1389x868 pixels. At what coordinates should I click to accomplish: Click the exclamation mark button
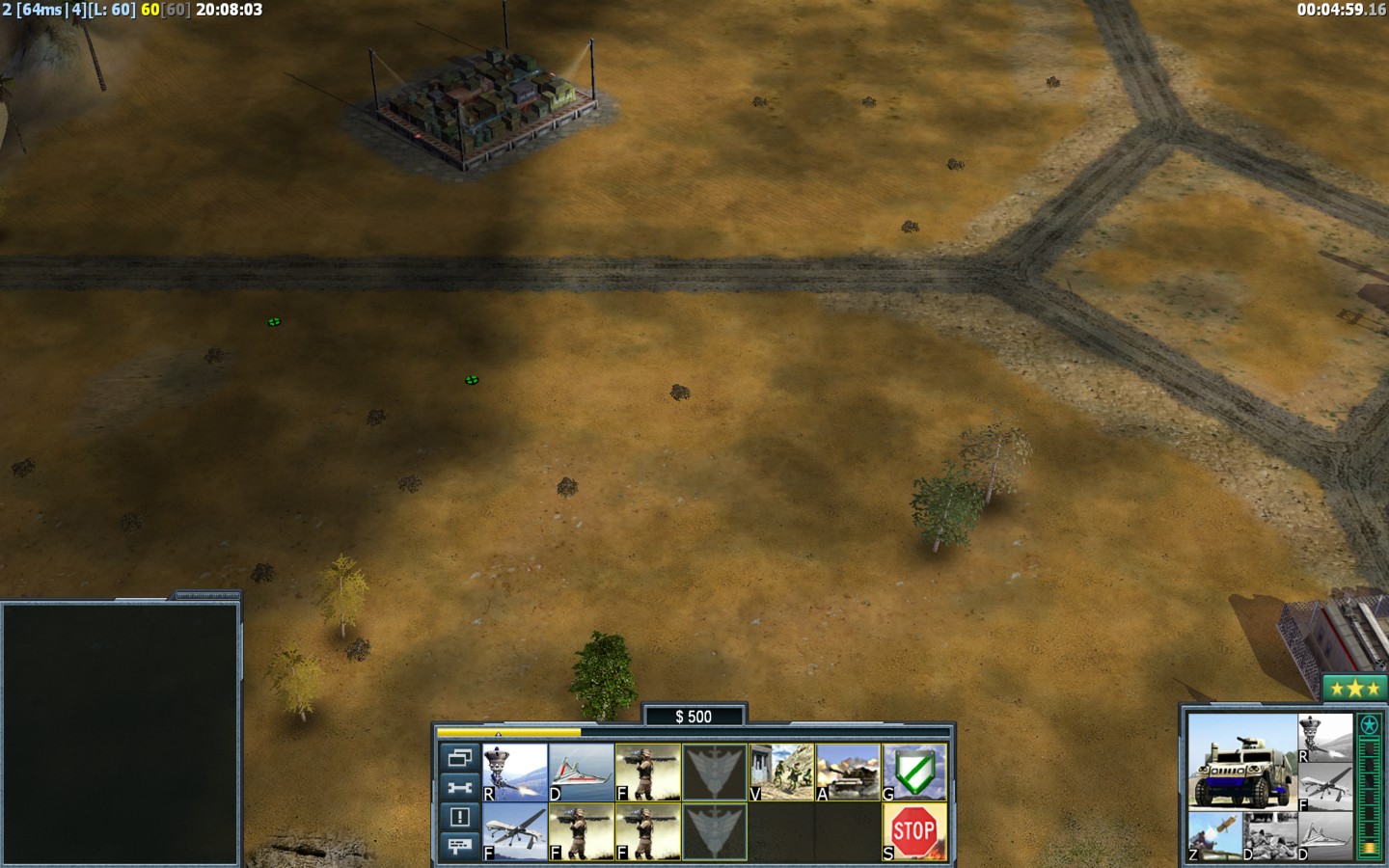point(459,817)
